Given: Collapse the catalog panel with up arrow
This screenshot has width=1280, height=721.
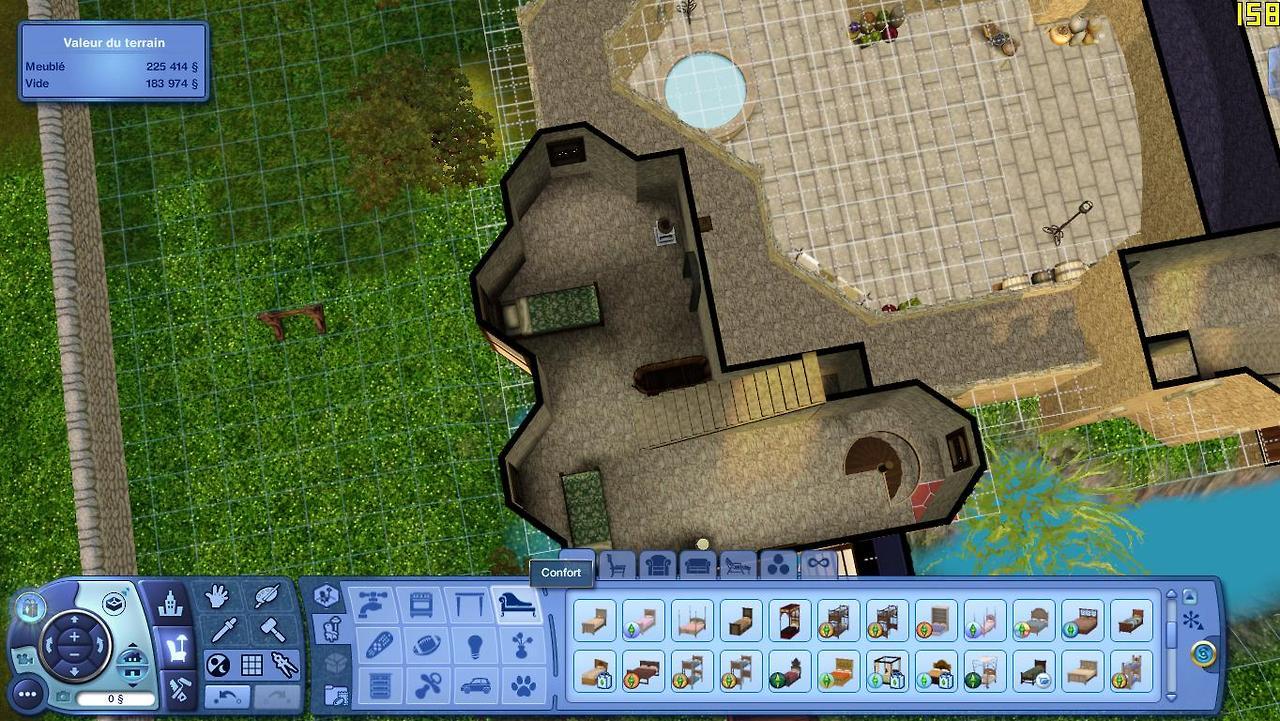Looking at the screenshot, I should point(1189,596).
